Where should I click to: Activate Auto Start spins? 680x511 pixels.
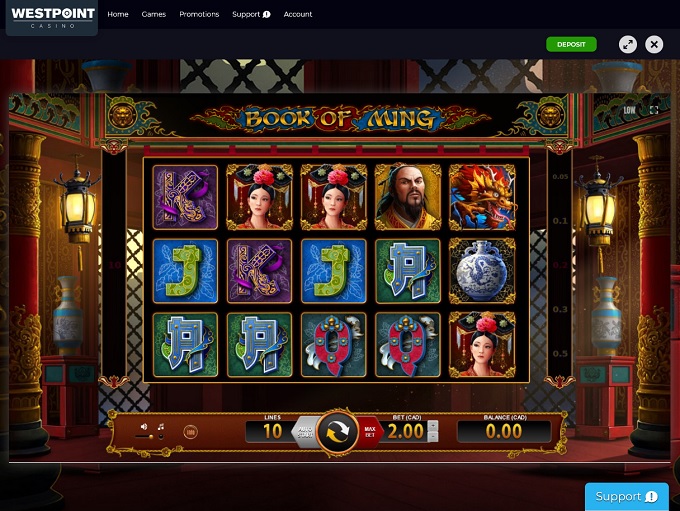click(x=306, y=432)
